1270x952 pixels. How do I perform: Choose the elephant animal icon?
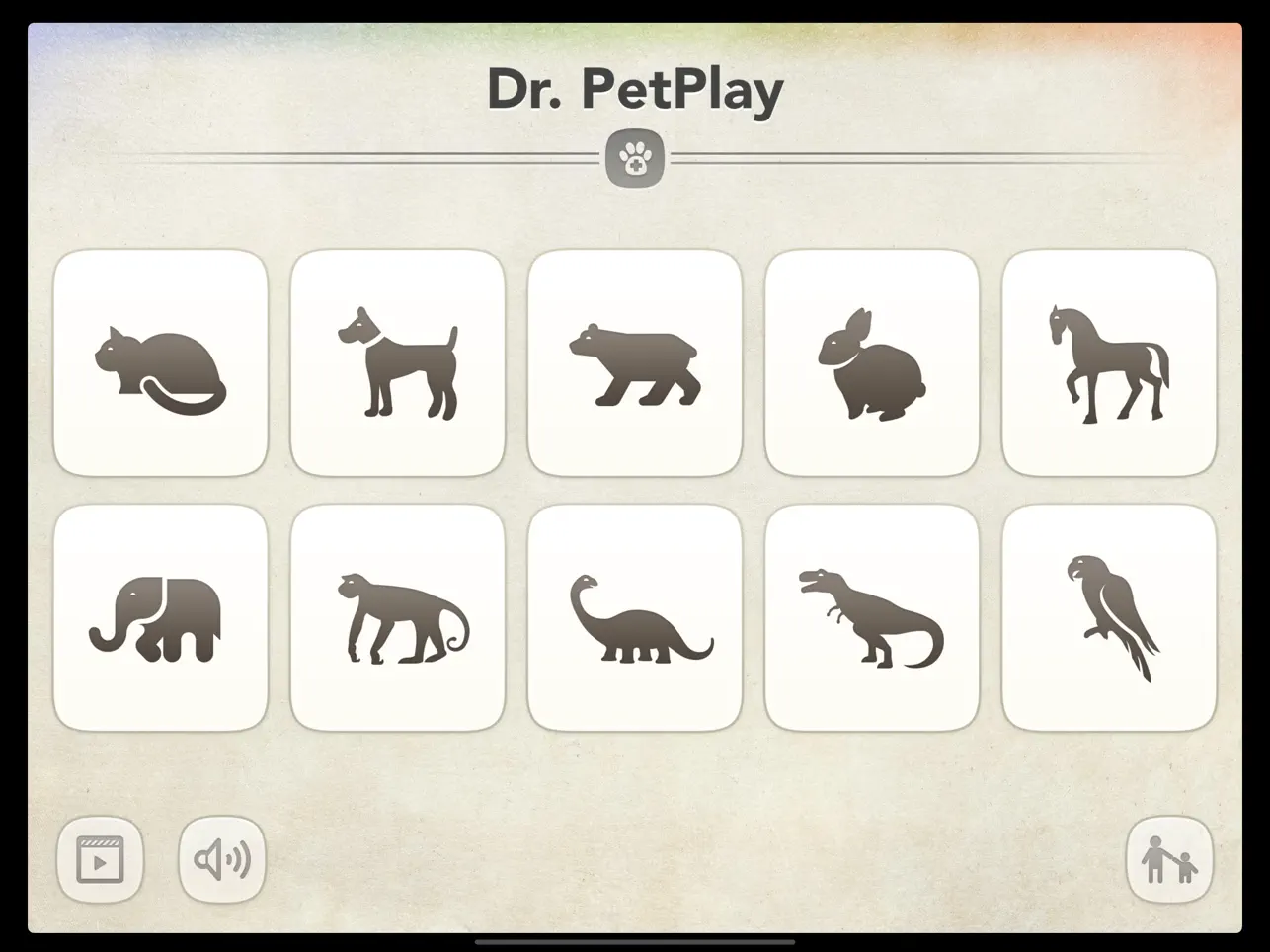(x=161, y=615)
